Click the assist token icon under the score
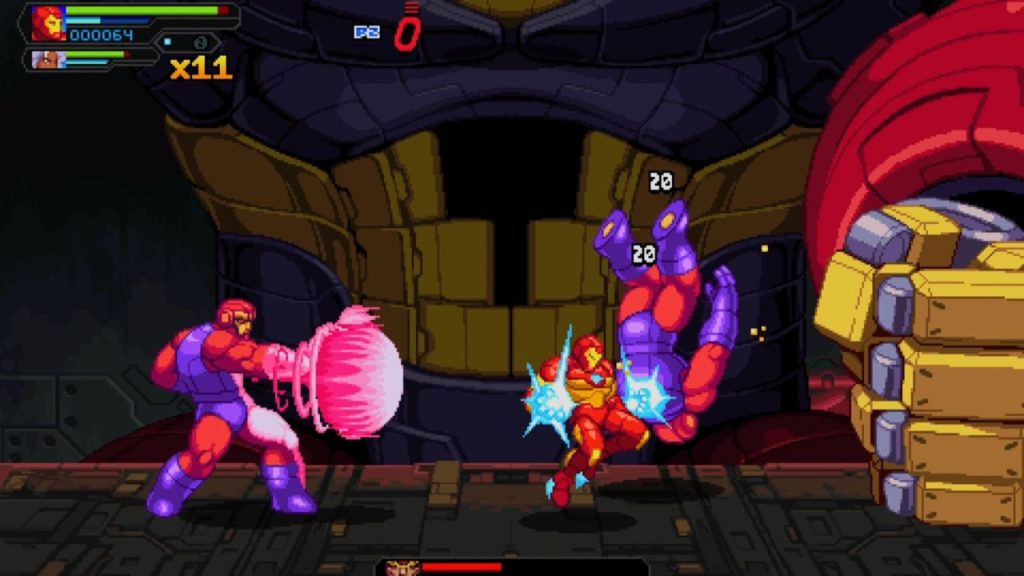Image resolution: width=1024 pixels, height=576 pixels. [x=200, y=43]
